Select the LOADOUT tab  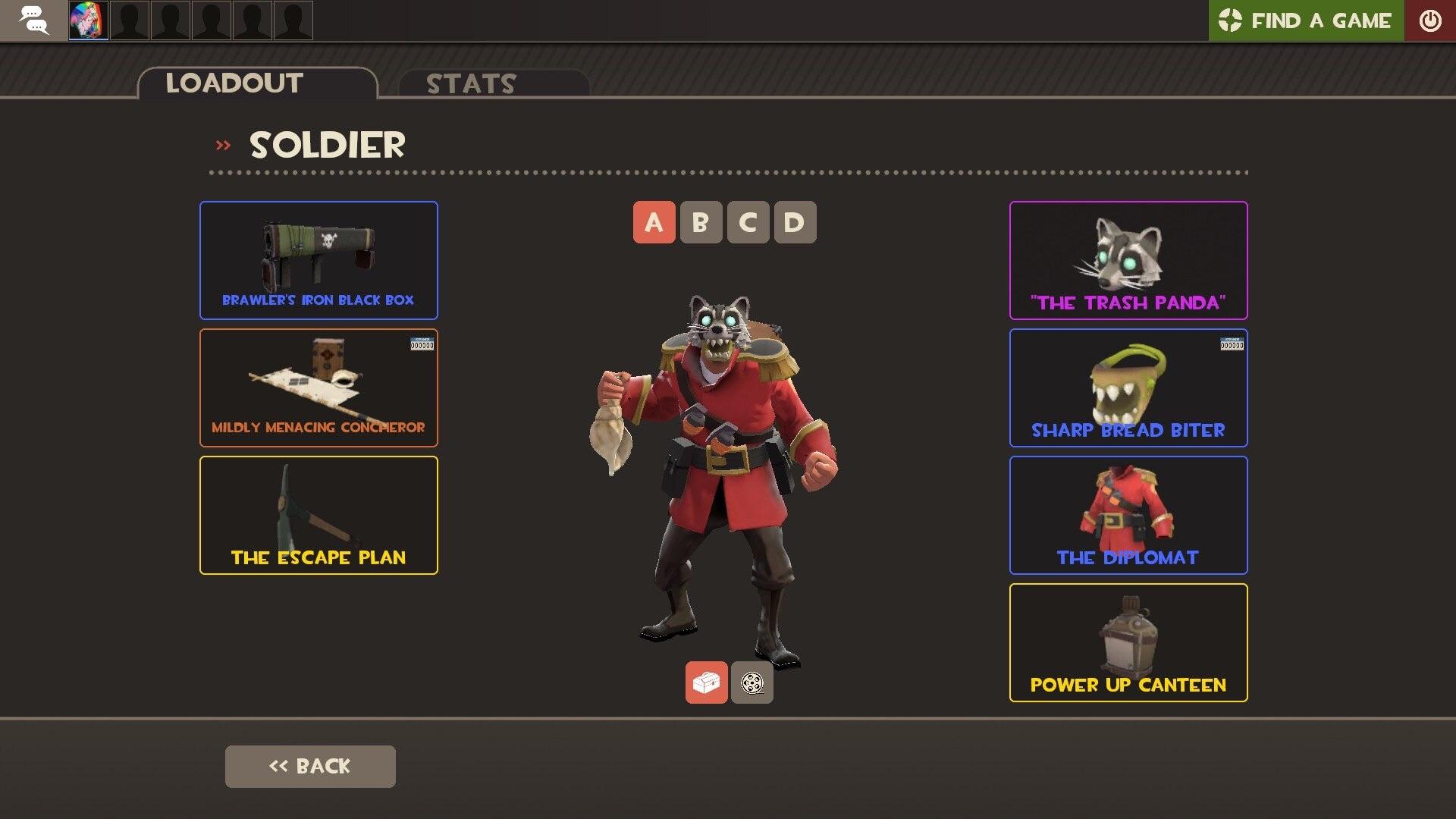coord(235,83)
